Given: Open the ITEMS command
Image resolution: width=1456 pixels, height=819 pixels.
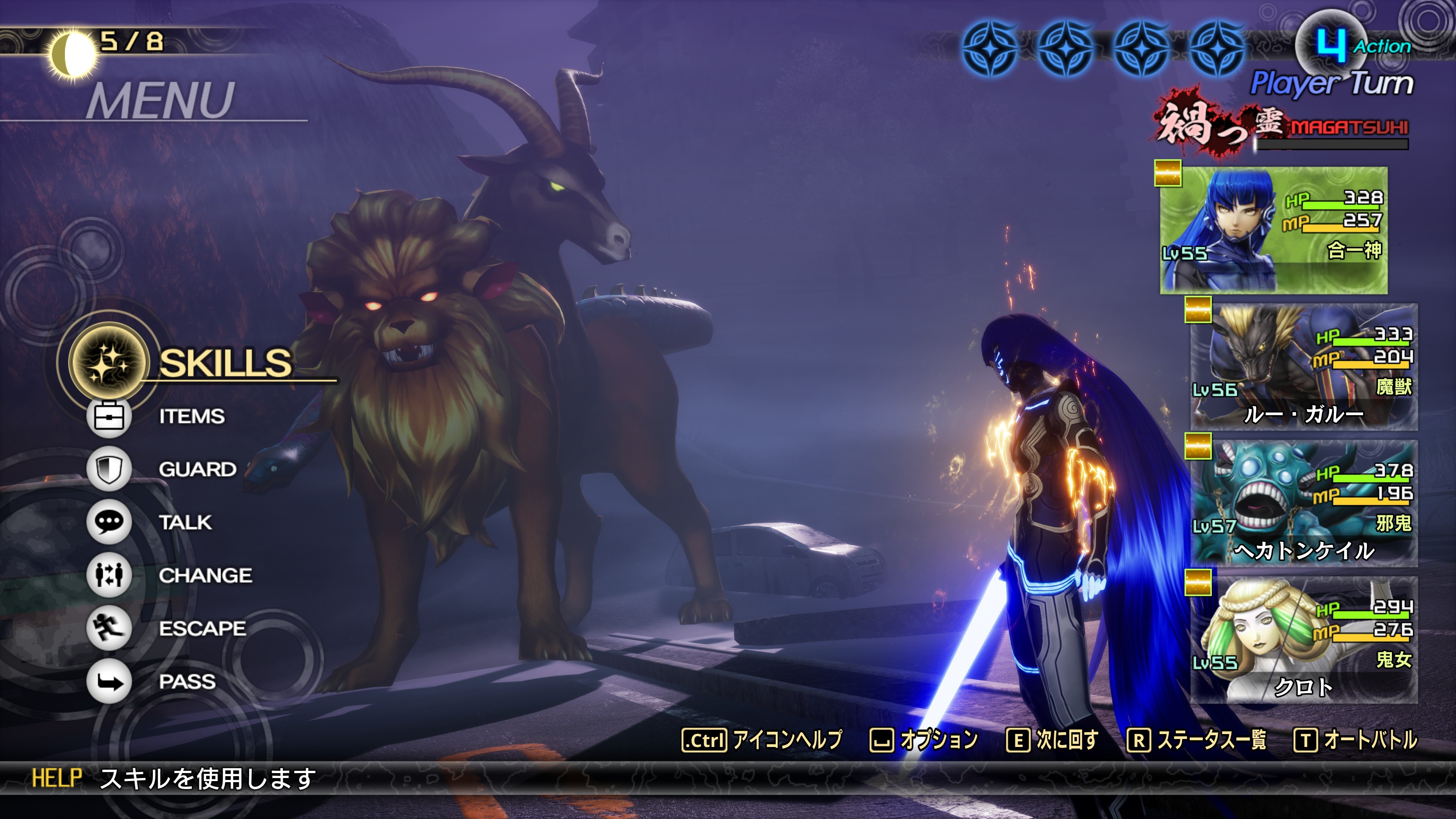Looking at the screenshot, I should 191,417.
